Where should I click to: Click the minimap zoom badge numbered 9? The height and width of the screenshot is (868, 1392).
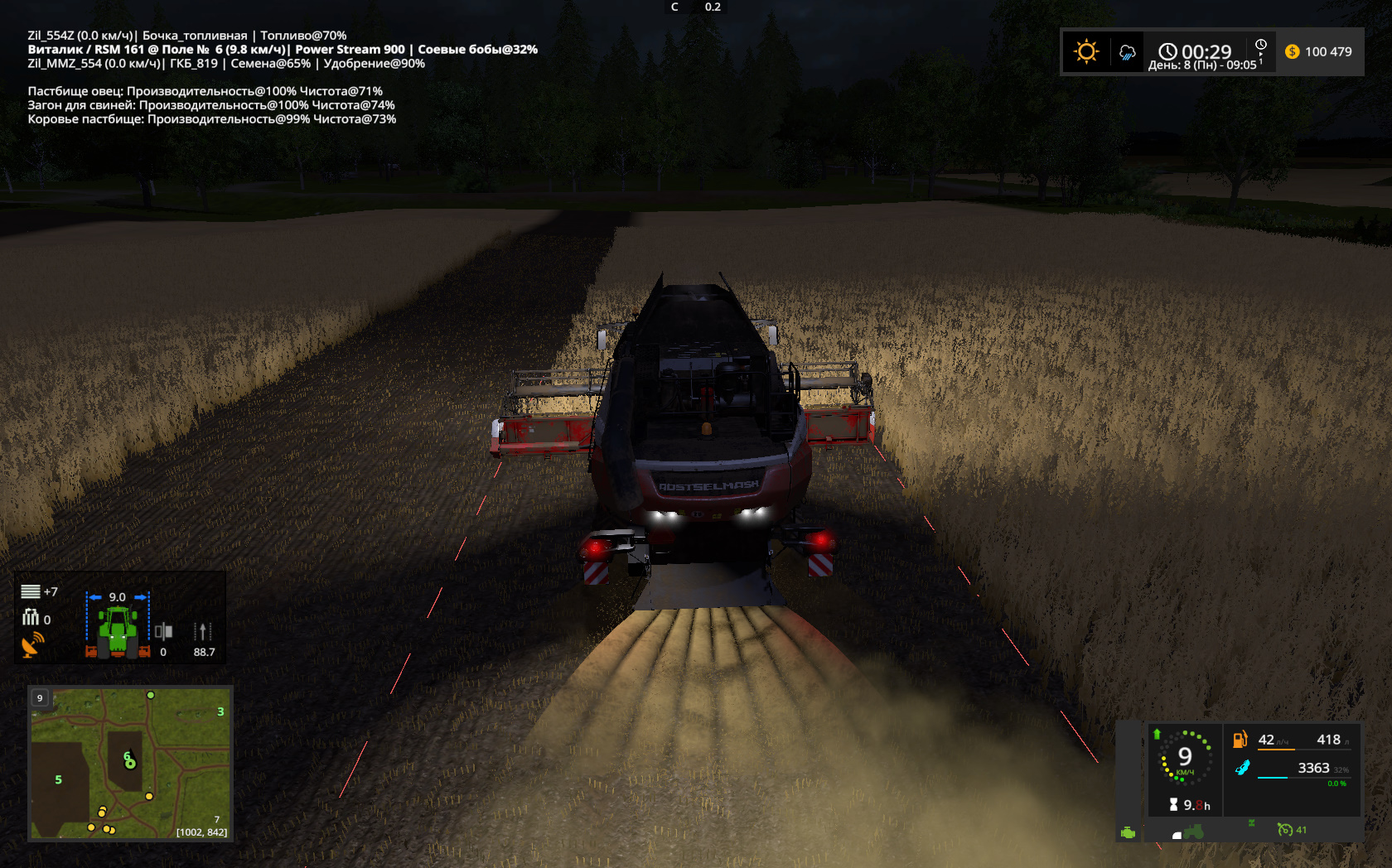click(x=40, y=698)
